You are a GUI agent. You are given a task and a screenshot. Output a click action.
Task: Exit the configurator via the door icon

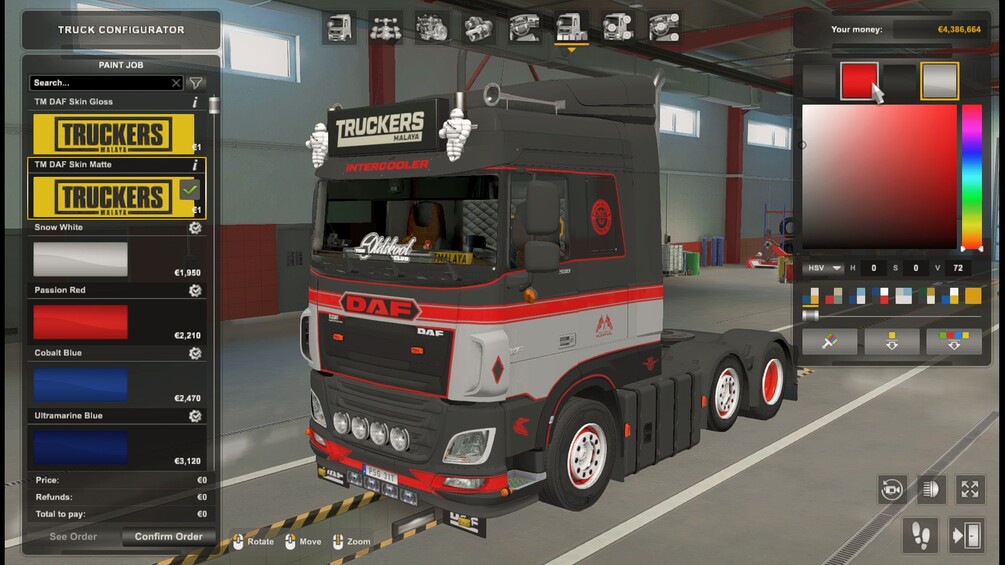969,536
